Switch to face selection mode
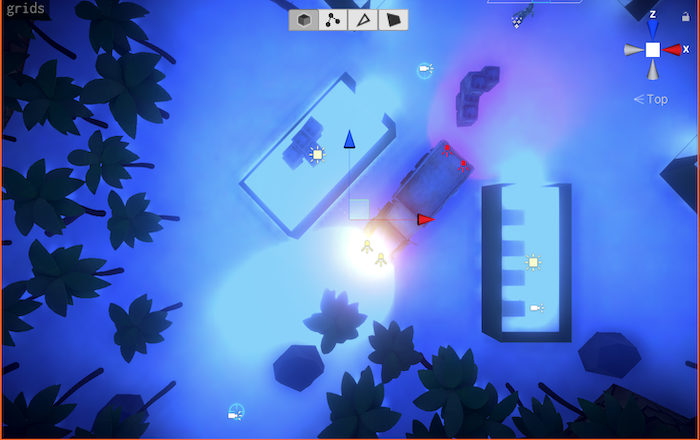 (393, 20)
